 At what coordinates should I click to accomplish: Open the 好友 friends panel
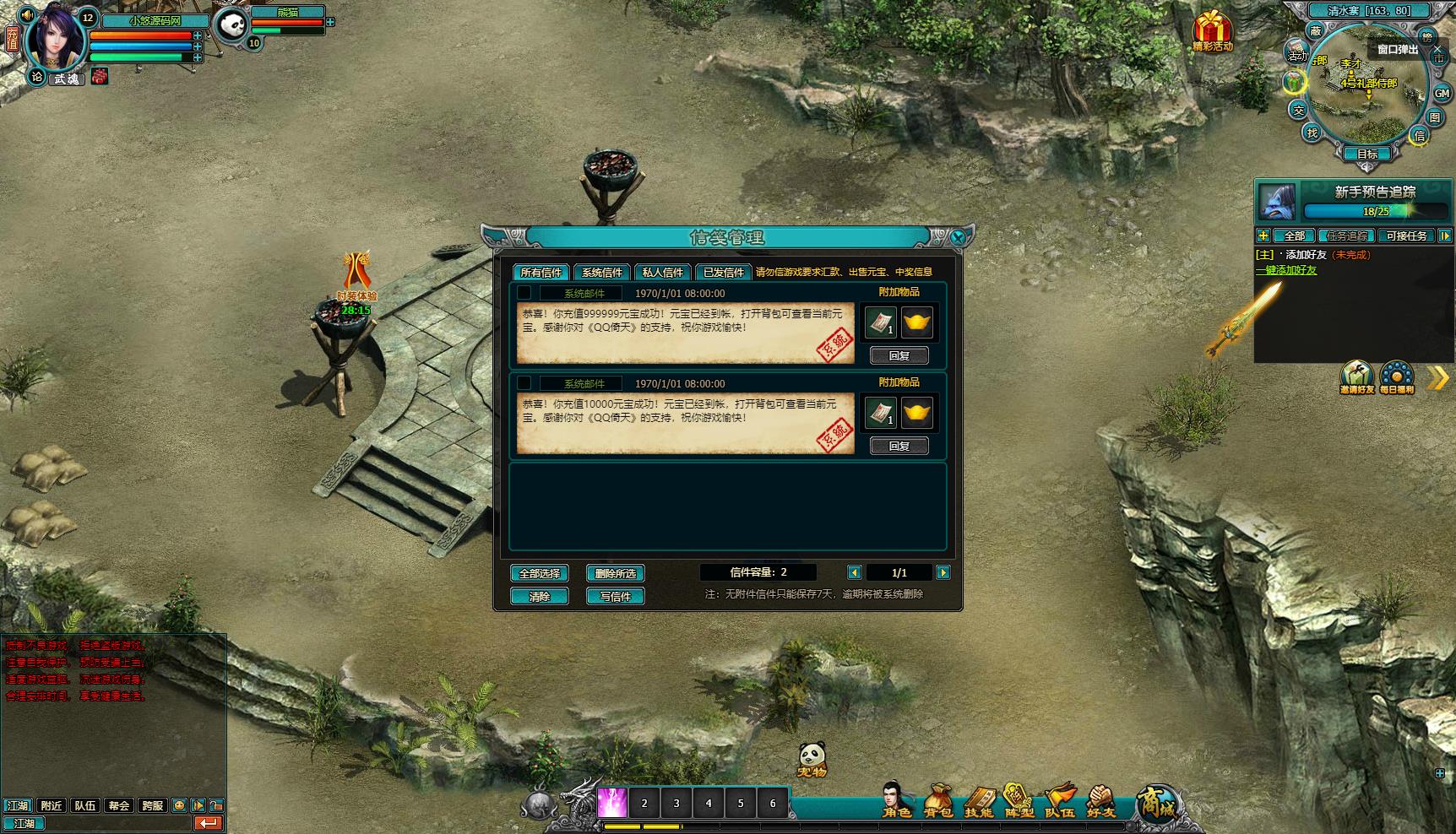coord(1100,800)
